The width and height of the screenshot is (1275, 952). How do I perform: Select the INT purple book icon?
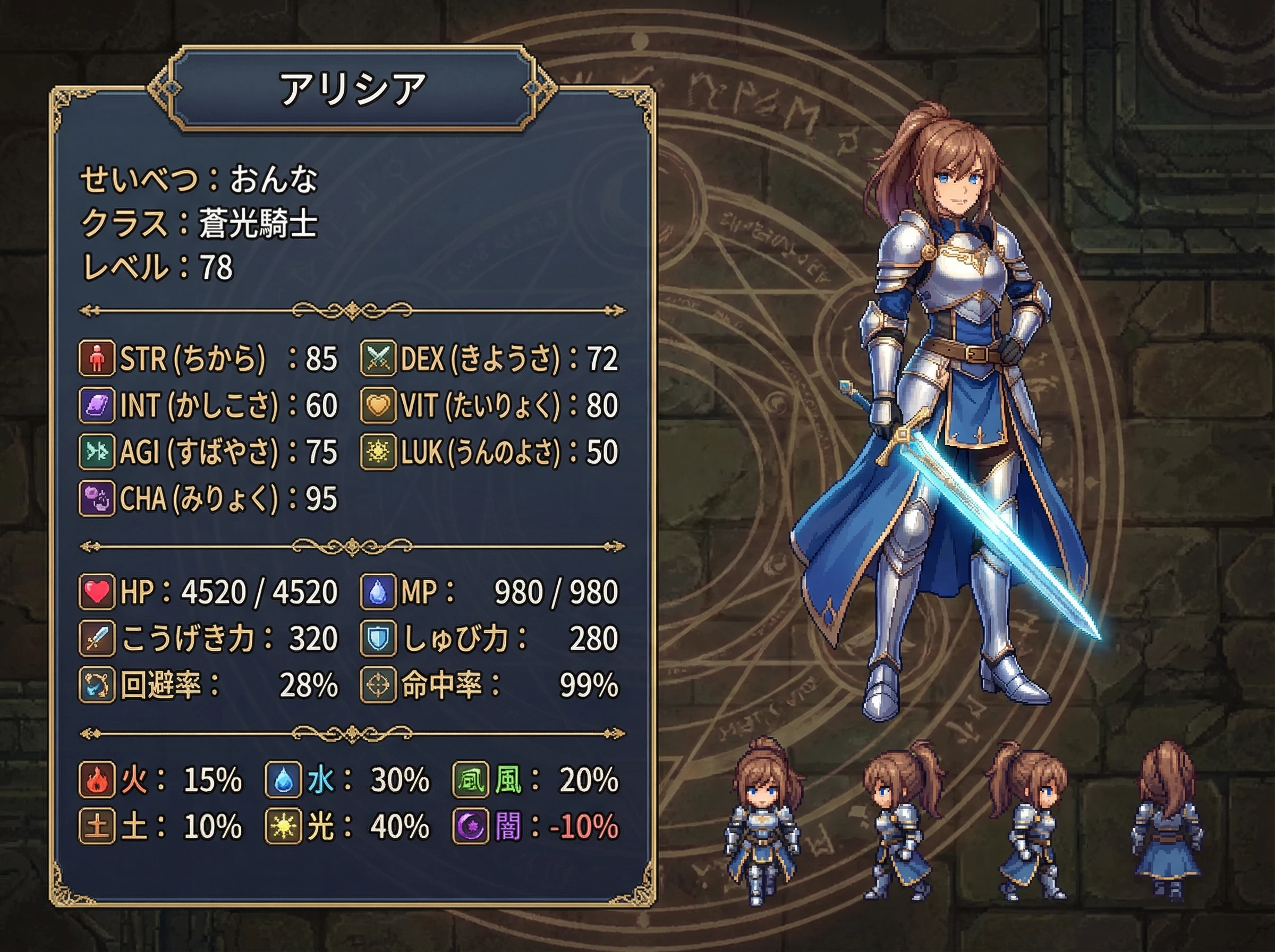96,405
